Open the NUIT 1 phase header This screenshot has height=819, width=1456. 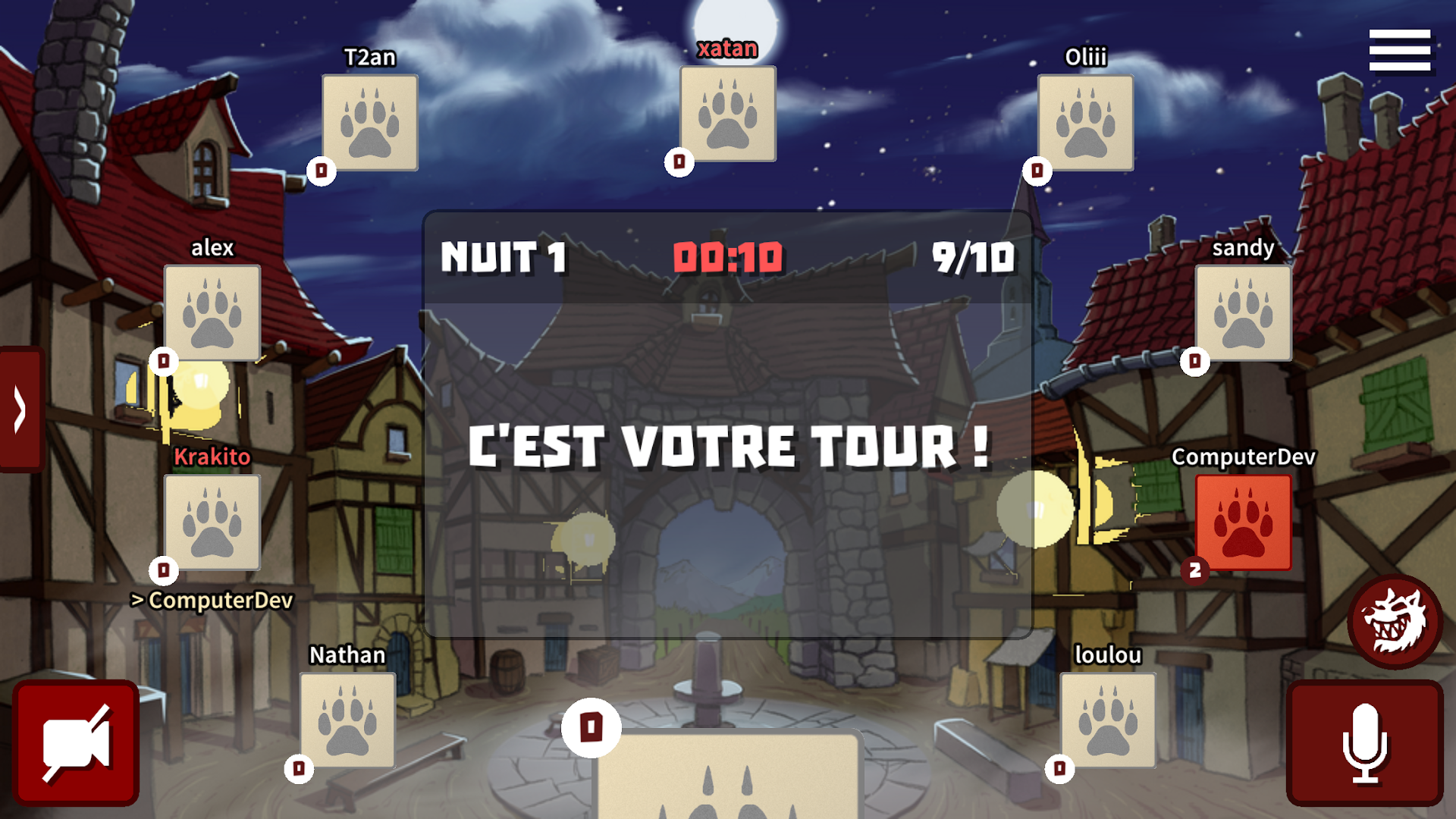[502, 257]
